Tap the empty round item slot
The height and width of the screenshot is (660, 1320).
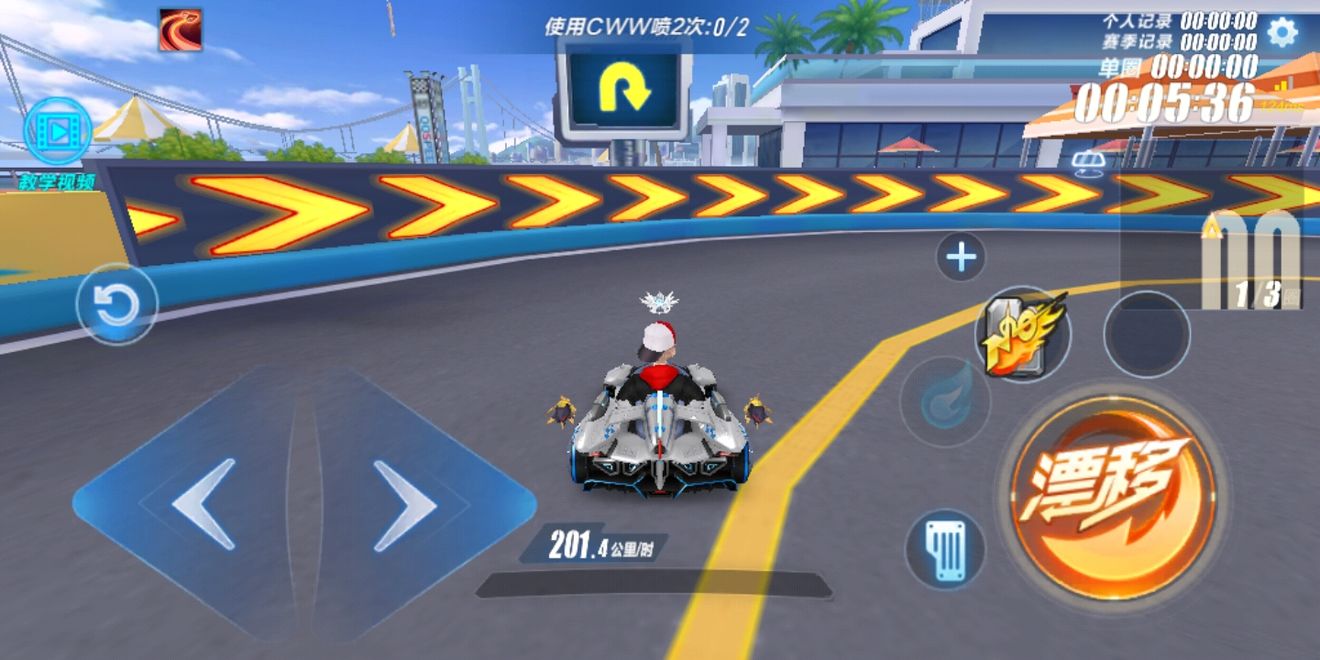click(1146, 334)
